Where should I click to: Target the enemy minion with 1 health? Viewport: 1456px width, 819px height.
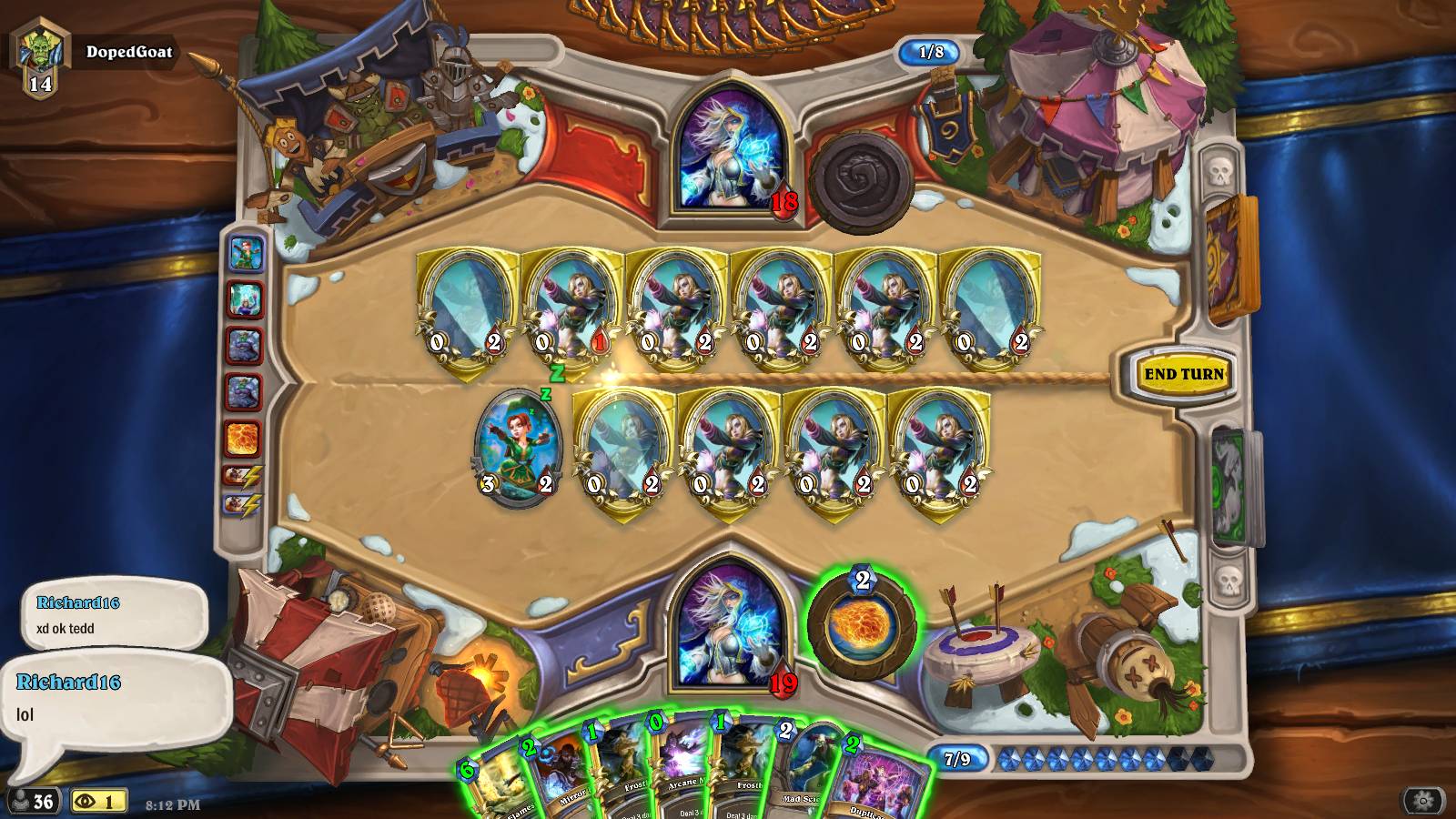coord(571,309)
